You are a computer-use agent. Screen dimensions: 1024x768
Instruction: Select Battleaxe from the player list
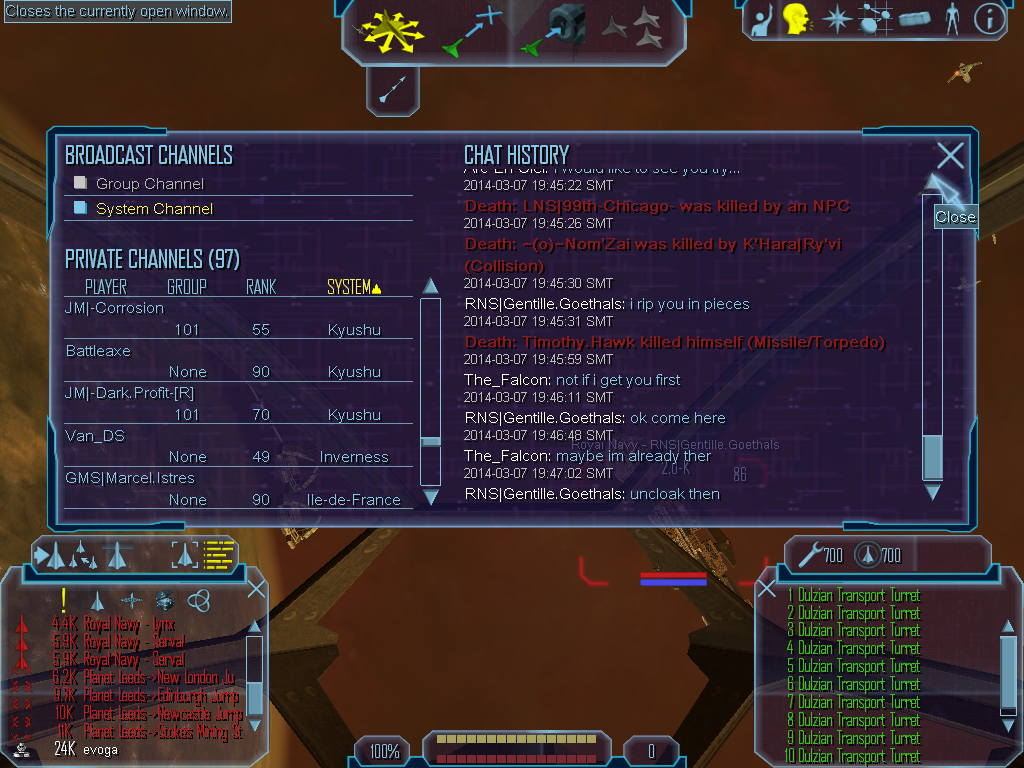coord(98,351)
